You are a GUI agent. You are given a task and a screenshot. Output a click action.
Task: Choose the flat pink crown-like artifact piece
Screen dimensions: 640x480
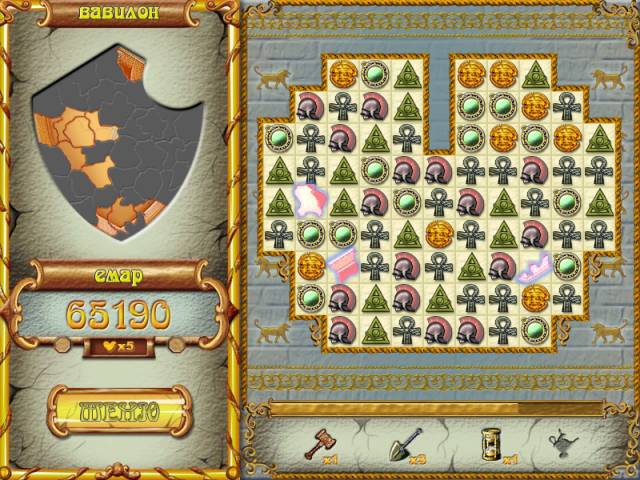click(x=535, y=267)
